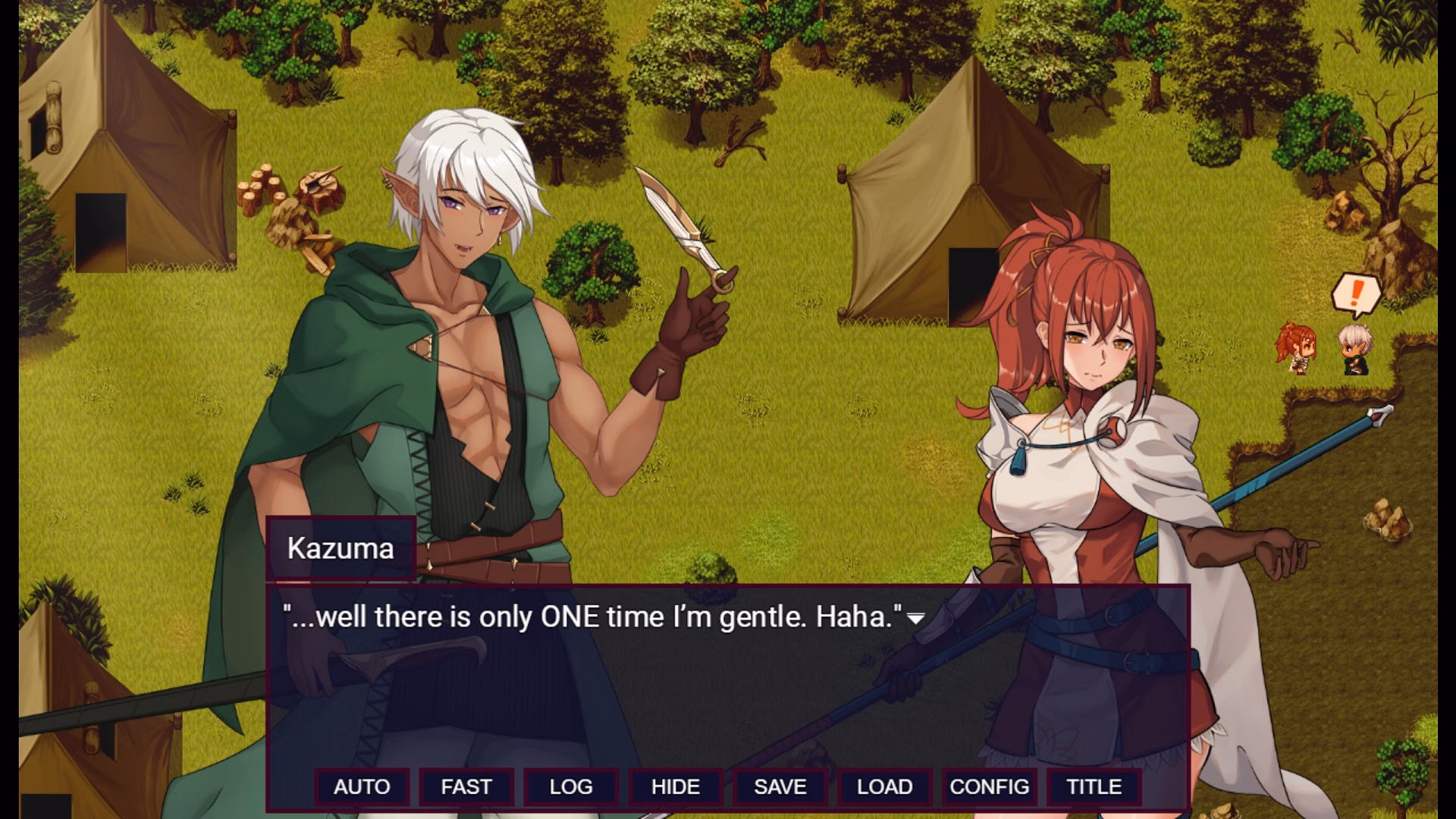Viewport: 1456px width, 819px height.
Task: Toggle AUTO mode for dialogue
Action: pos(363,787)
